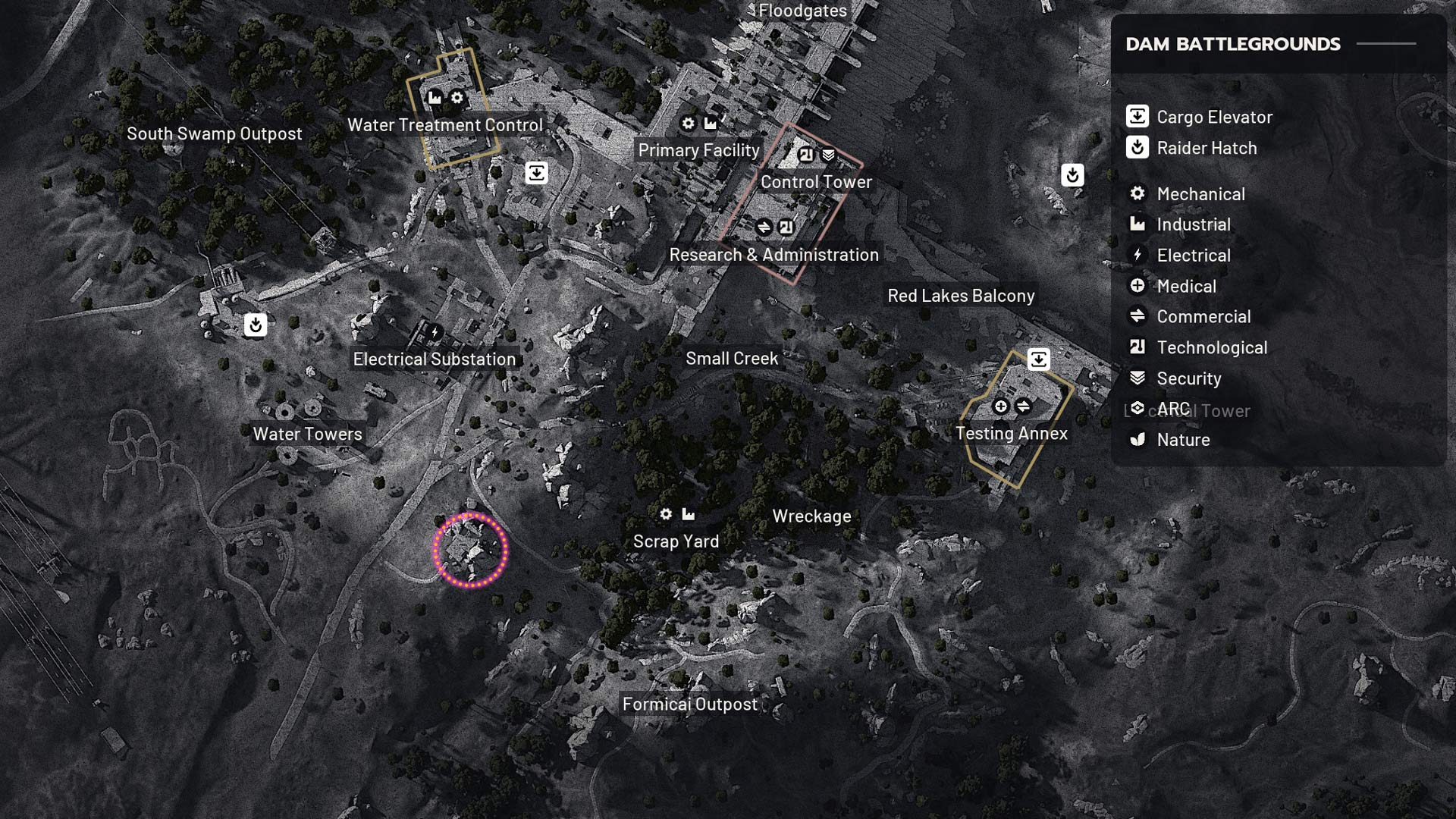Click the Red Lakes Balcony location name
Screen dimensions: 1456x819
tap(962, 296)
